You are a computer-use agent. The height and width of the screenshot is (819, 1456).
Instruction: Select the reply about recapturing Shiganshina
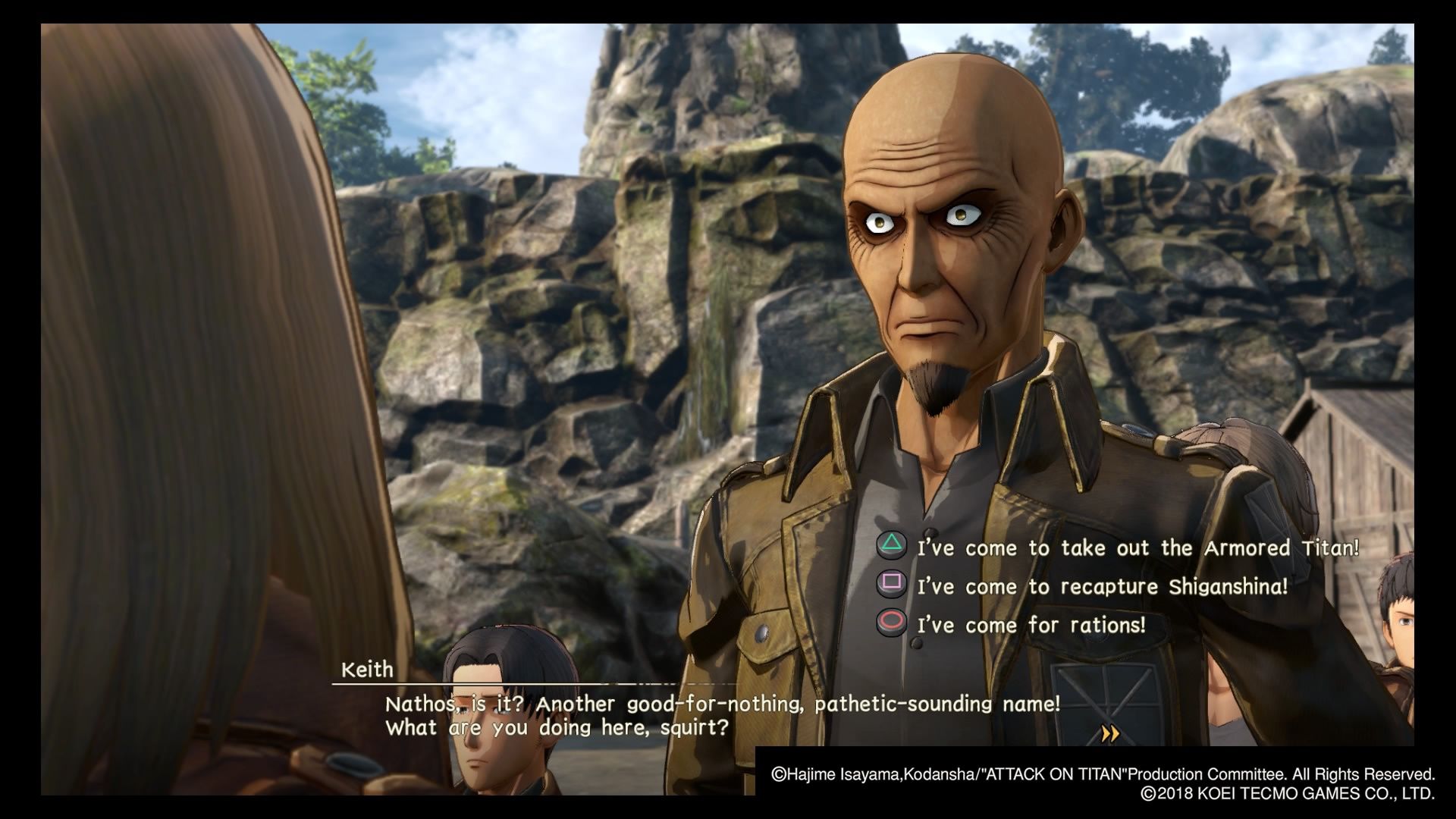[1102, 586]
